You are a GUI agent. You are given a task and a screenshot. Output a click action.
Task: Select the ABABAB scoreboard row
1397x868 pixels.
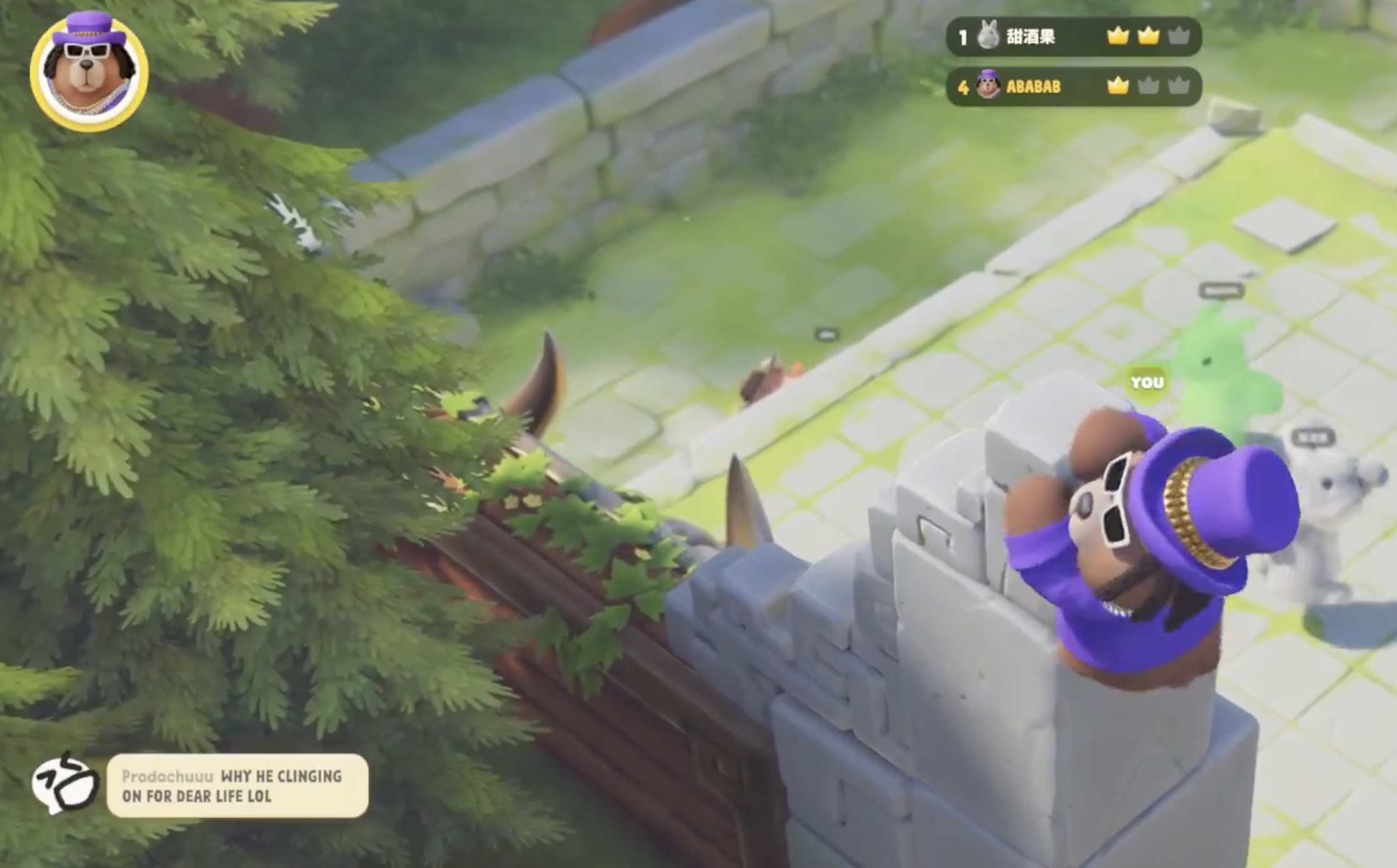(1073, 86)
